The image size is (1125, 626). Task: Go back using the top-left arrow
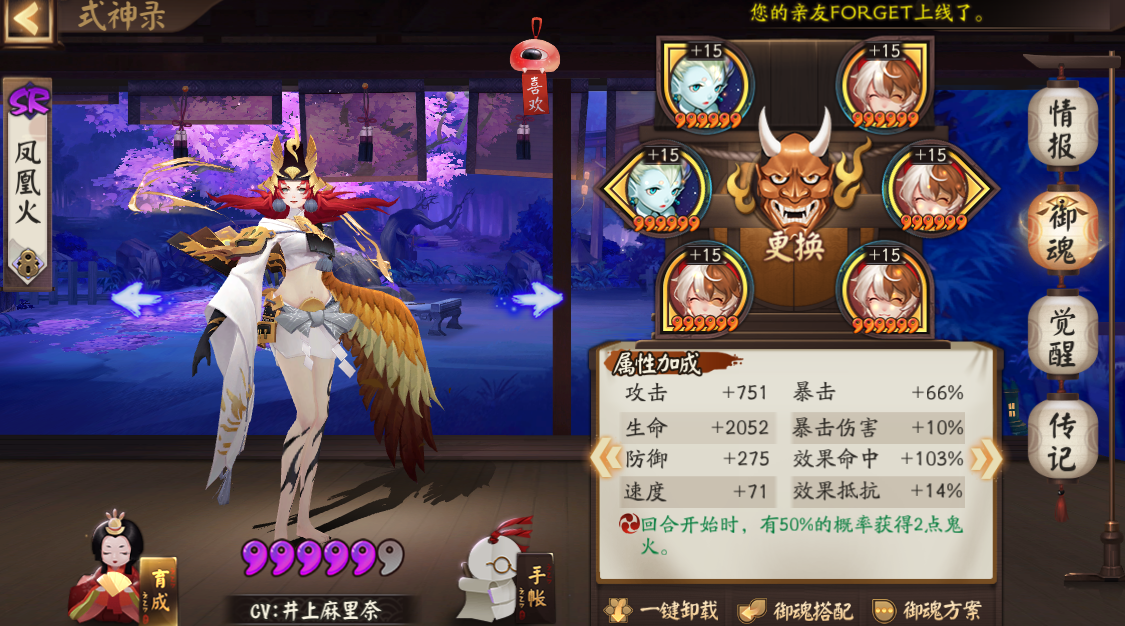27,20
